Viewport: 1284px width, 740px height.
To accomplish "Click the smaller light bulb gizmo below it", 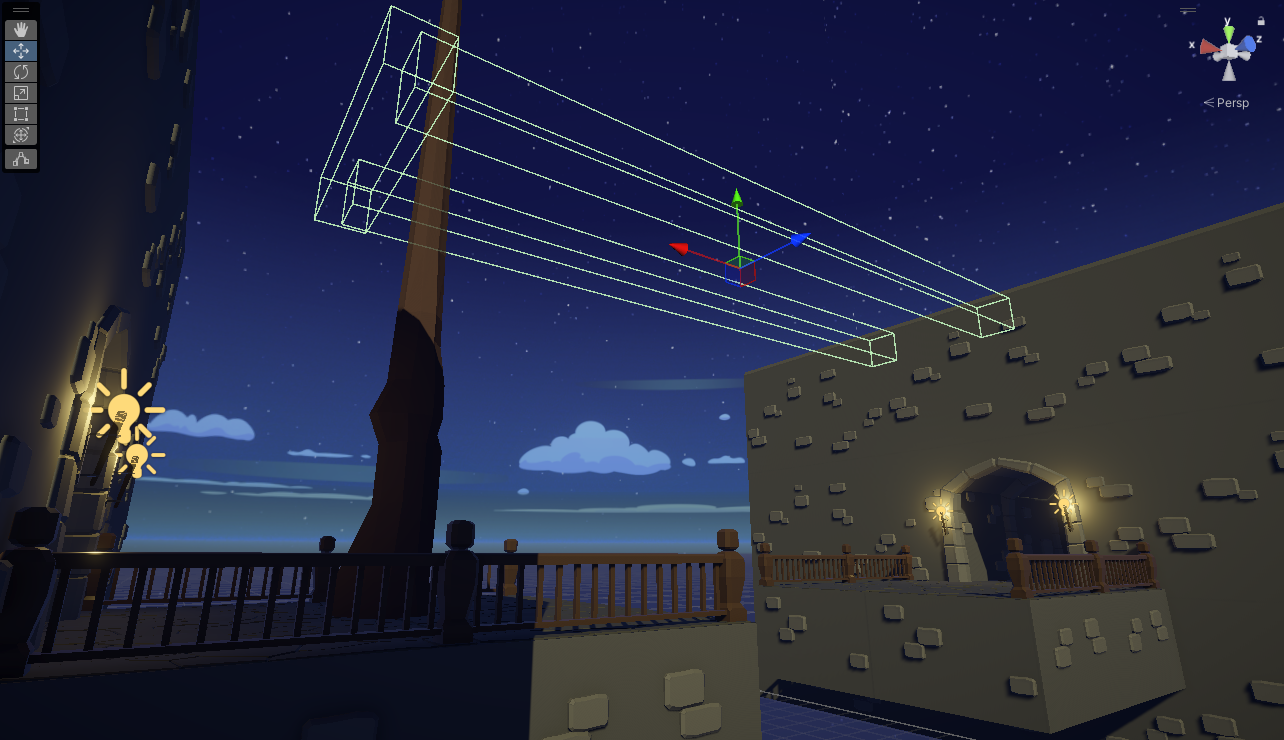I will pyautogui.click(x=139, y=459).
